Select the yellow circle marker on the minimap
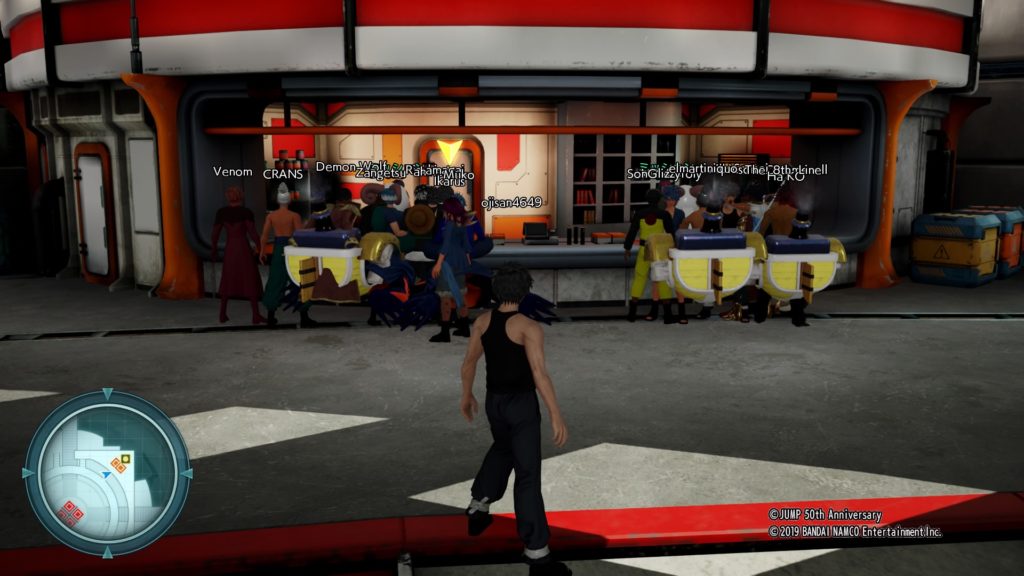The width and height of the screenshot is (1024, 576). pyautogui.click(x=126, y=458)
